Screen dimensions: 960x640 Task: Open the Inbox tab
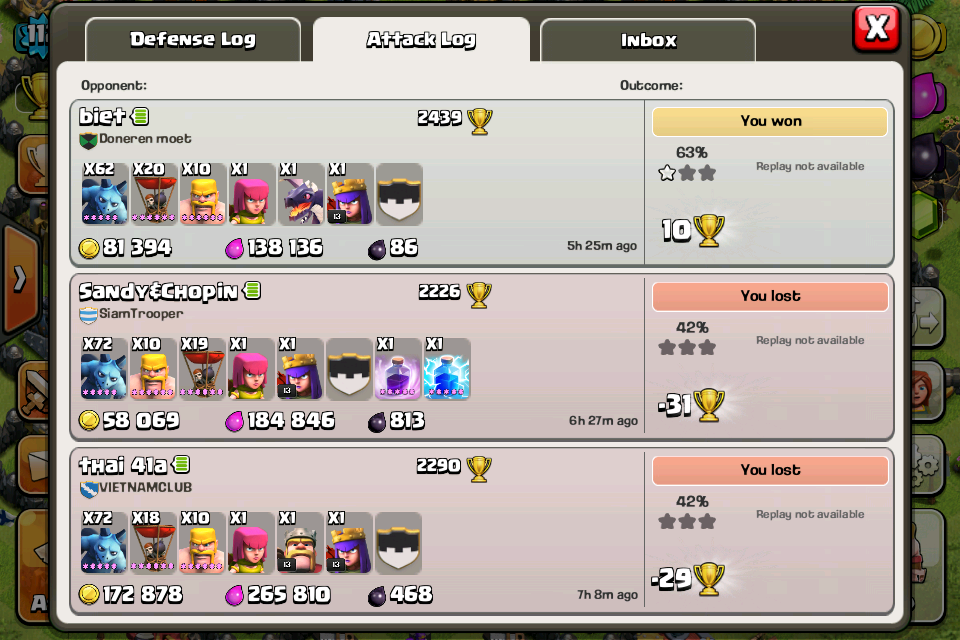[x=648, y=40]
